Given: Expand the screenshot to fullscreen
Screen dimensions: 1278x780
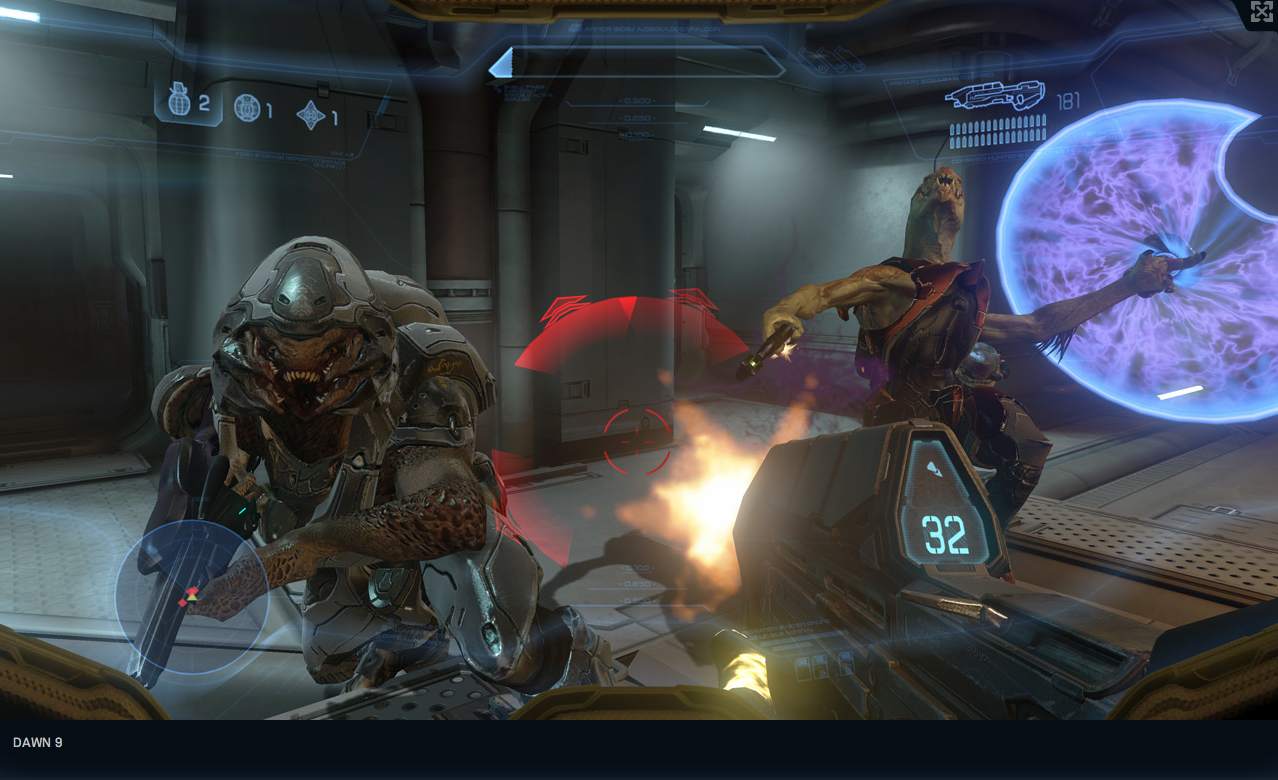Looking at the screenshot, I should pyautogui.click(x=1261, y=12).
